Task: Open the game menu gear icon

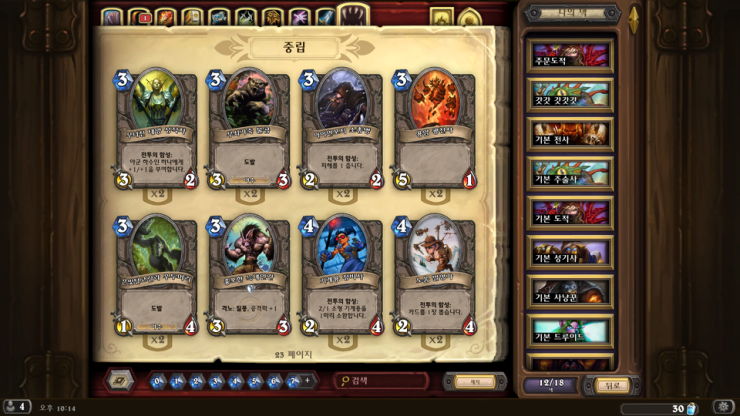Action: (x=723, y=407)
